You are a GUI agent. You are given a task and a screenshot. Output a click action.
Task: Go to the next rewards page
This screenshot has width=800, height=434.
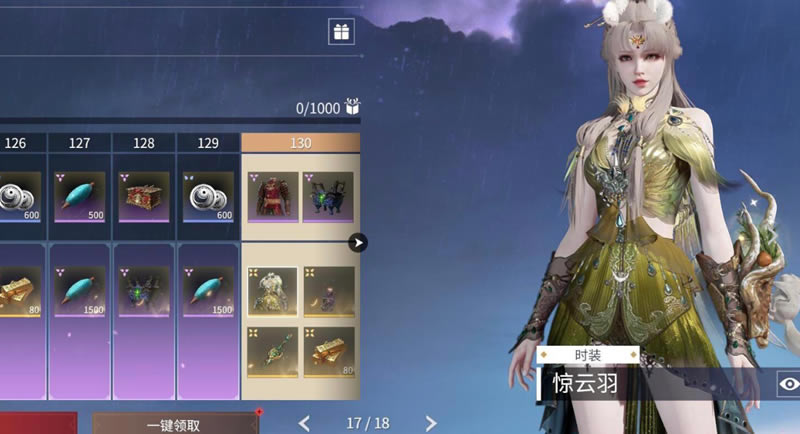pyautogui.click(x=431, y=423)
